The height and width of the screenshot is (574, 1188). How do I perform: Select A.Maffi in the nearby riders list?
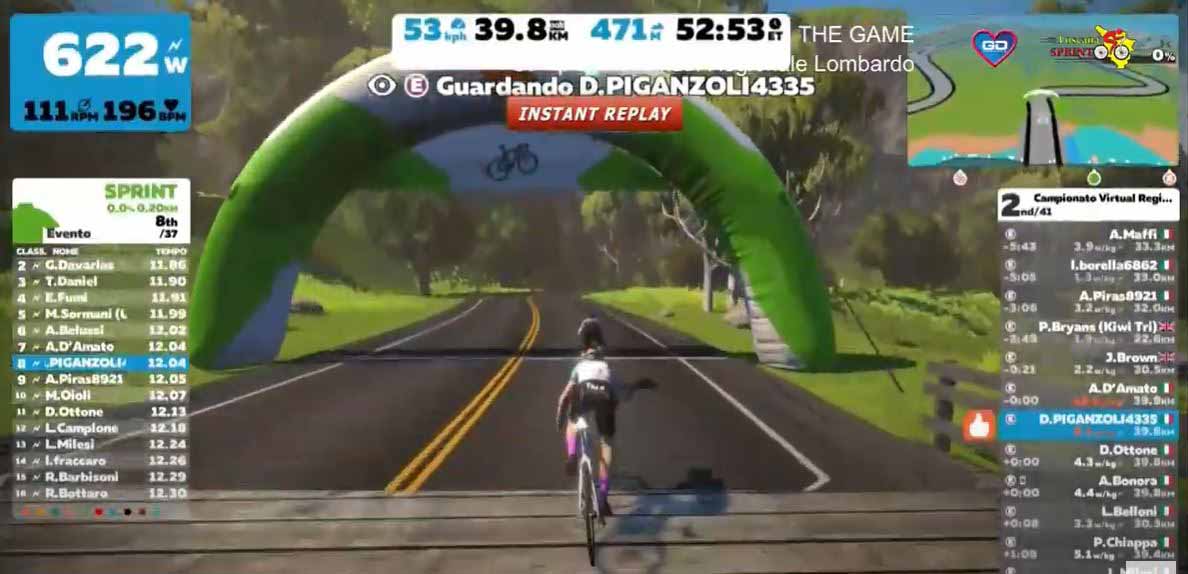tap(1088, 241)
